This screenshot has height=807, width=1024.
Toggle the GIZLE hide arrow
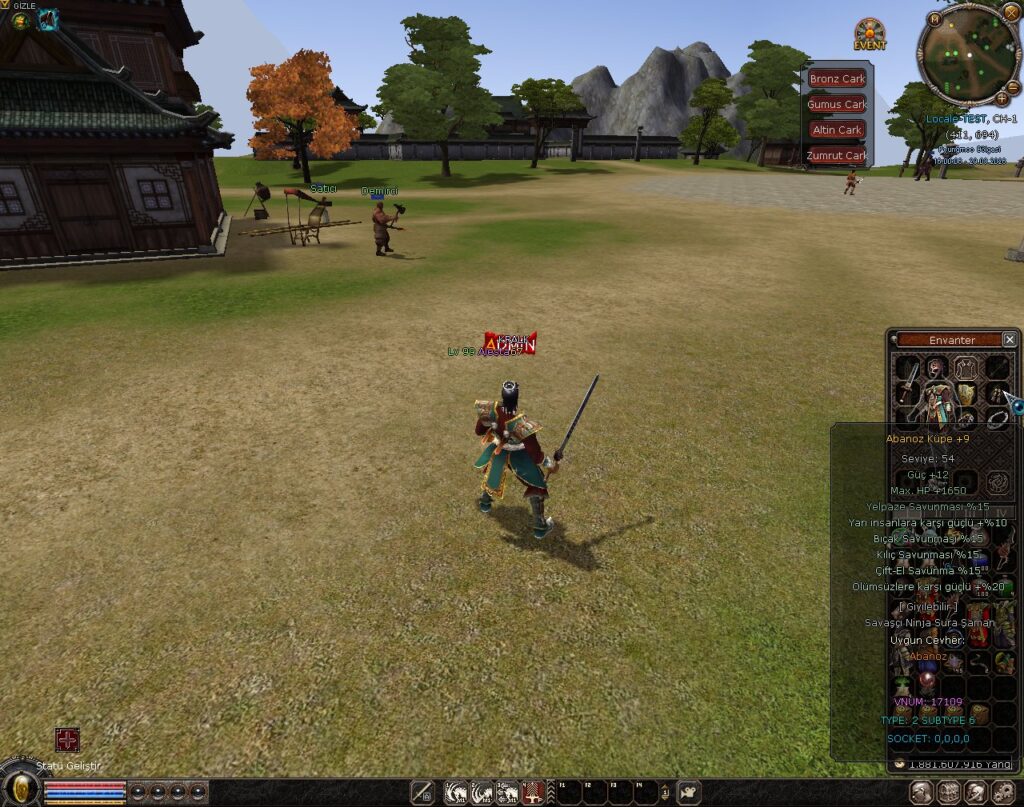click(x=6, y=6)
